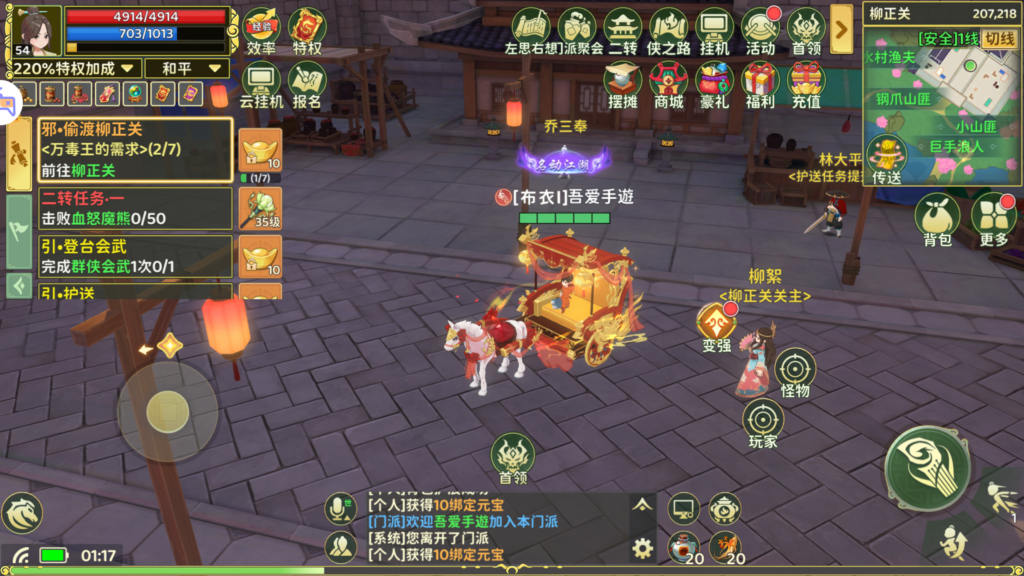The image size is (1024, 576).
Task: Open the 活动 events menu
Action: [760, 30]
